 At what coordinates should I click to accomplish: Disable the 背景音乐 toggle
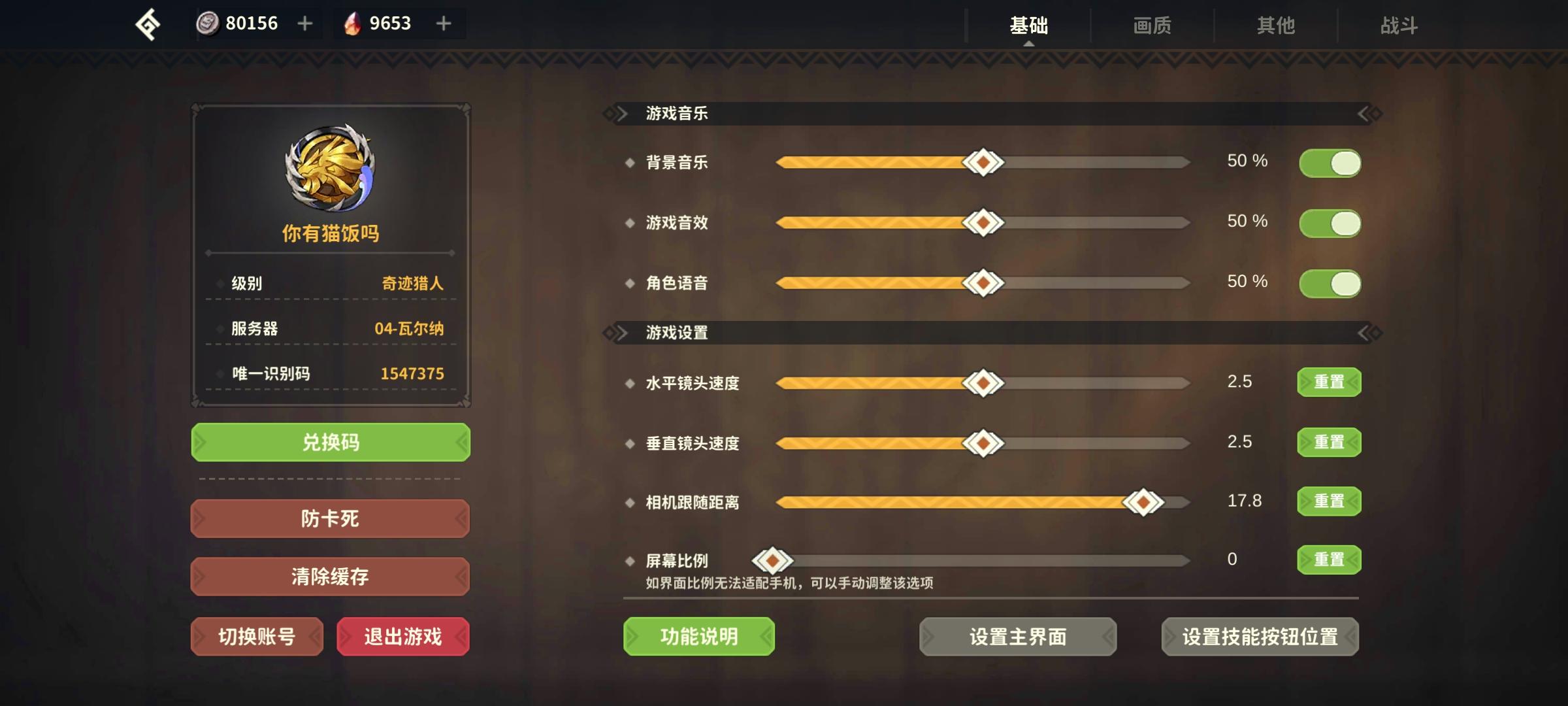click(1330, 161)
